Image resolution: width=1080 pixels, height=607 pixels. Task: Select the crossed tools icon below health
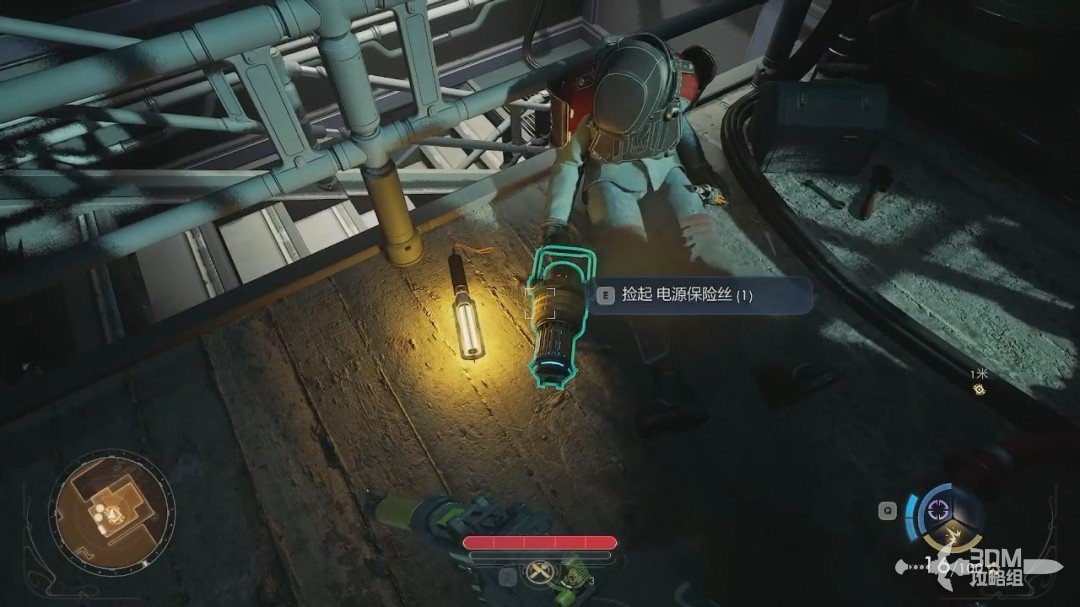pos(541,574)
